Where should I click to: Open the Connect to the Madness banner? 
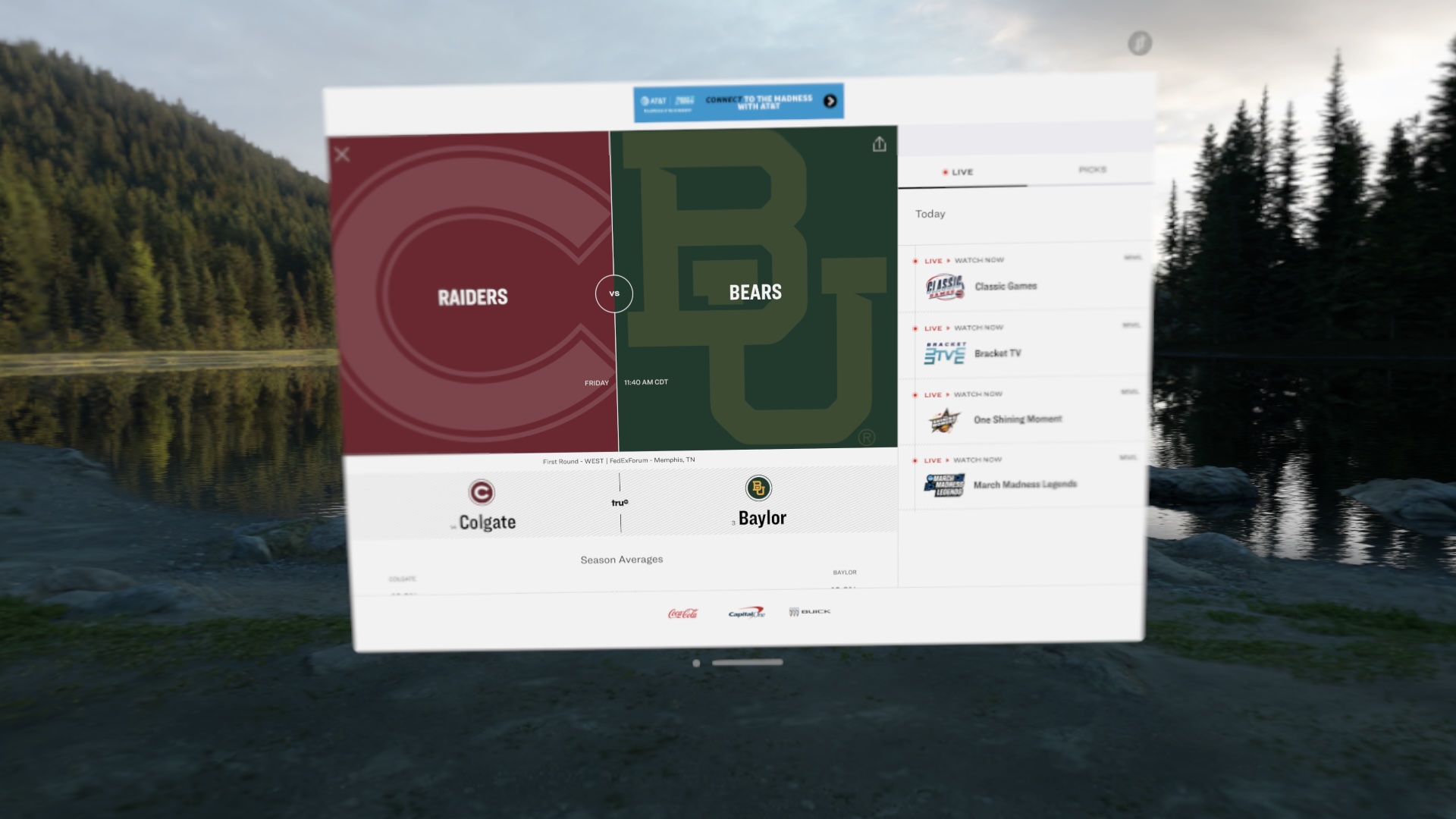(738, 102)
